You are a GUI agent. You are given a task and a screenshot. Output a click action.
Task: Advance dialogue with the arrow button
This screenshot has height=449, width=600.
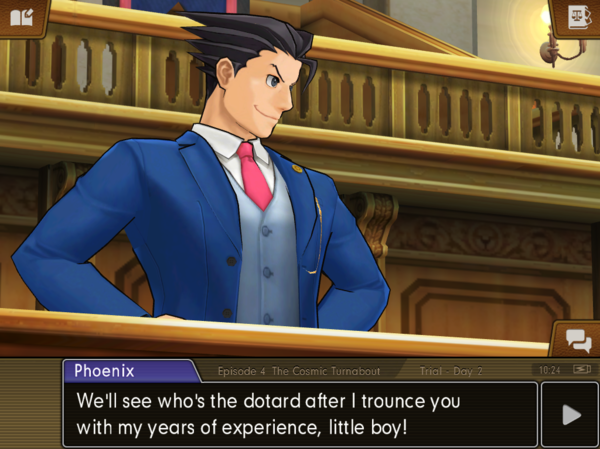click(x=570, y=414)
